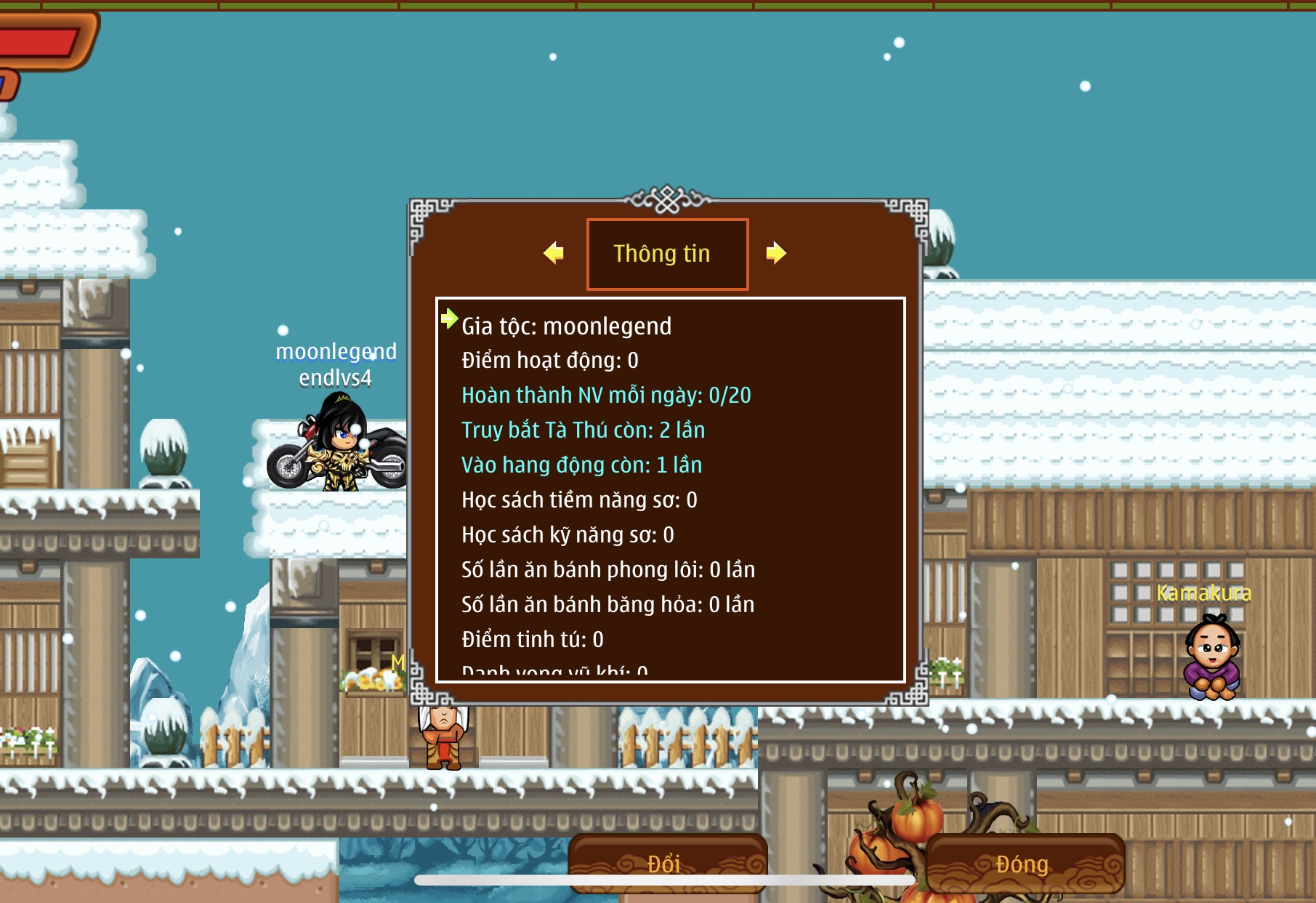Choose Hoàn thành NV mỗi ngày entry

pos(606,396)
